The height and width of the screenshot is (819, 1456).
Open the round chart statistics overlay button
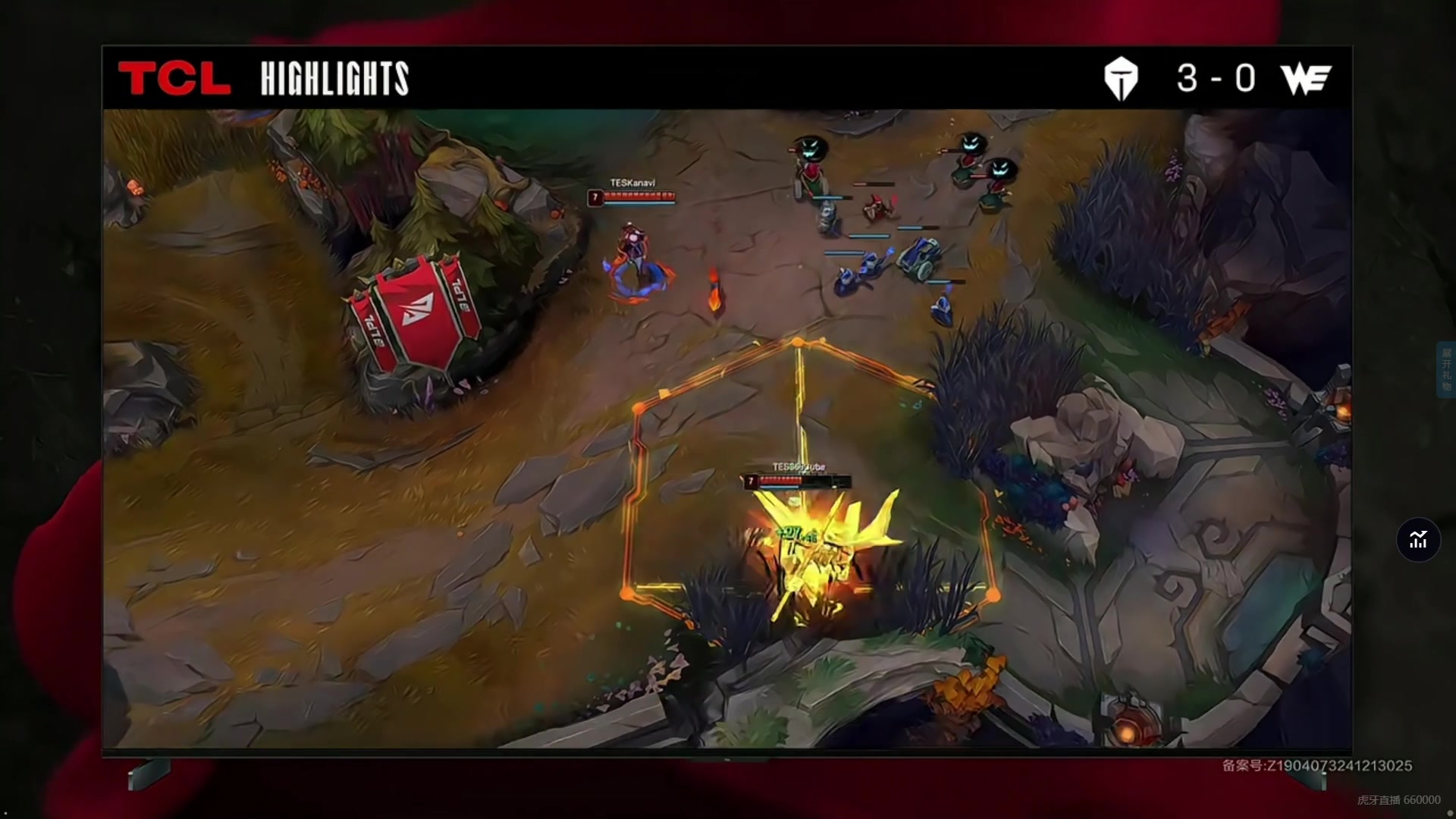(x=1418, y=540)
